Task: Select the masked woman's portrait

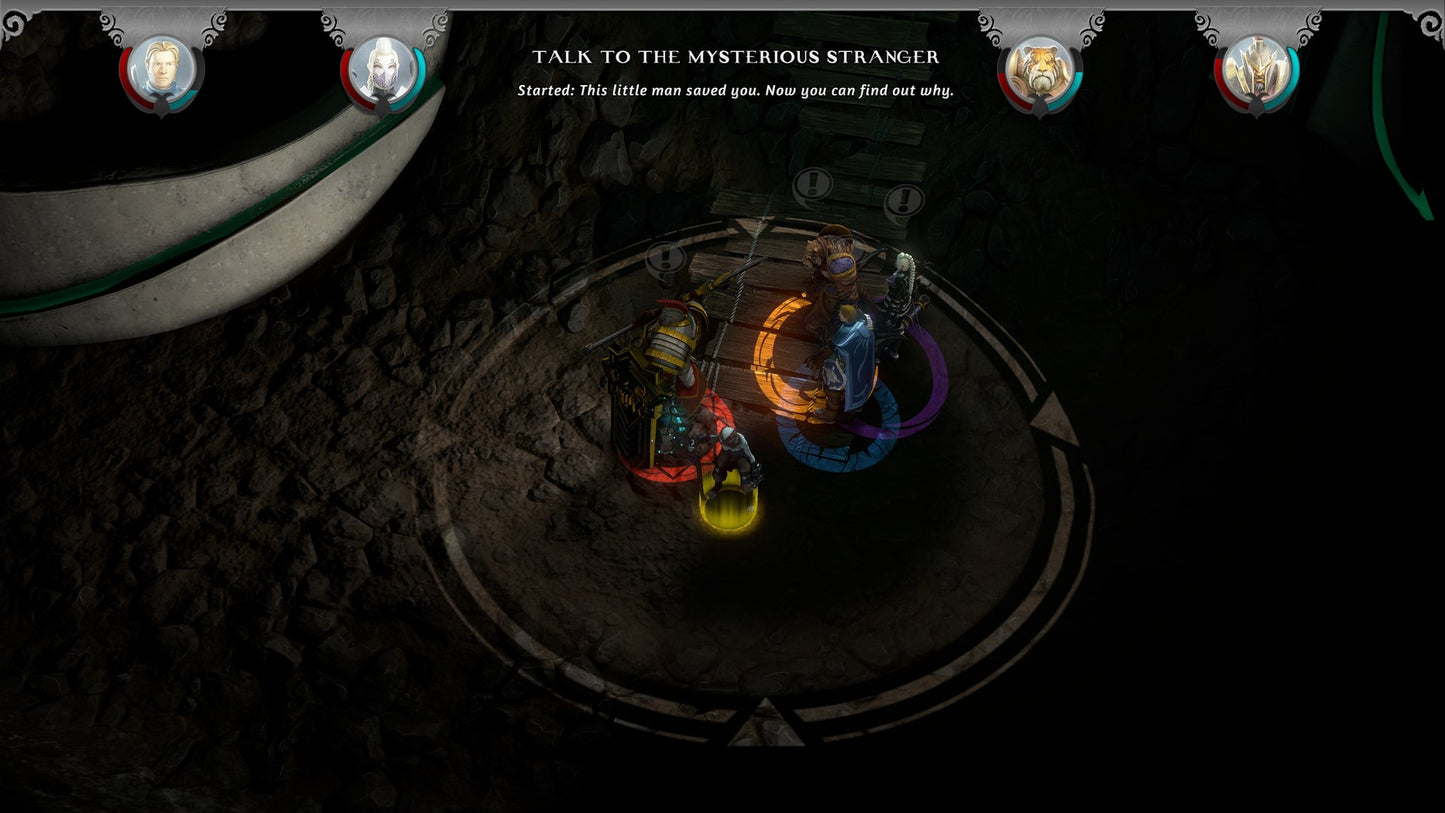Action: [384, 68]
